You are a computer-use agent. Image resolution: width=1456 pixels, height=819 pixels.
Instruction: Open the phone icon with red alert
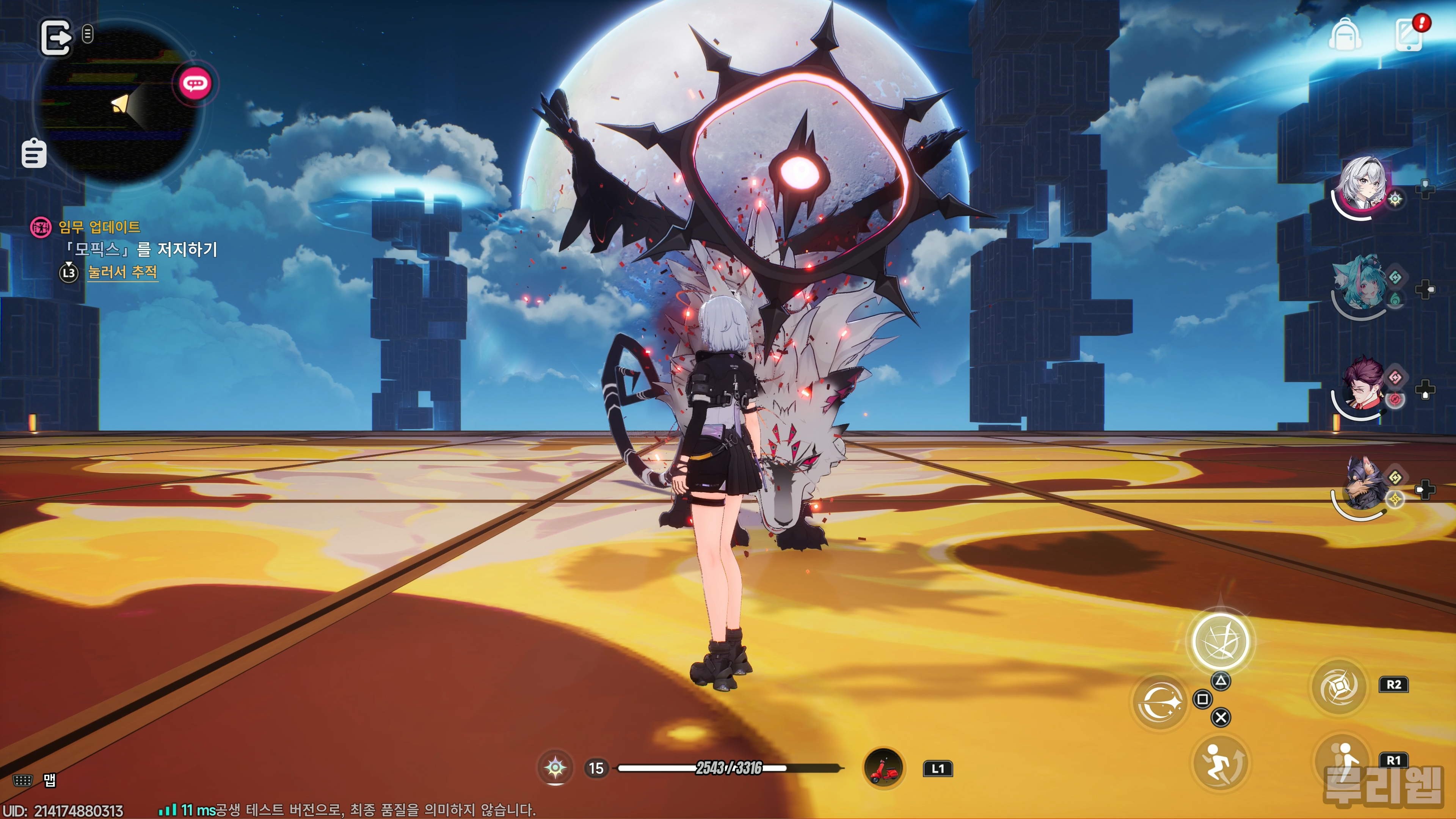pos(1409,35)
